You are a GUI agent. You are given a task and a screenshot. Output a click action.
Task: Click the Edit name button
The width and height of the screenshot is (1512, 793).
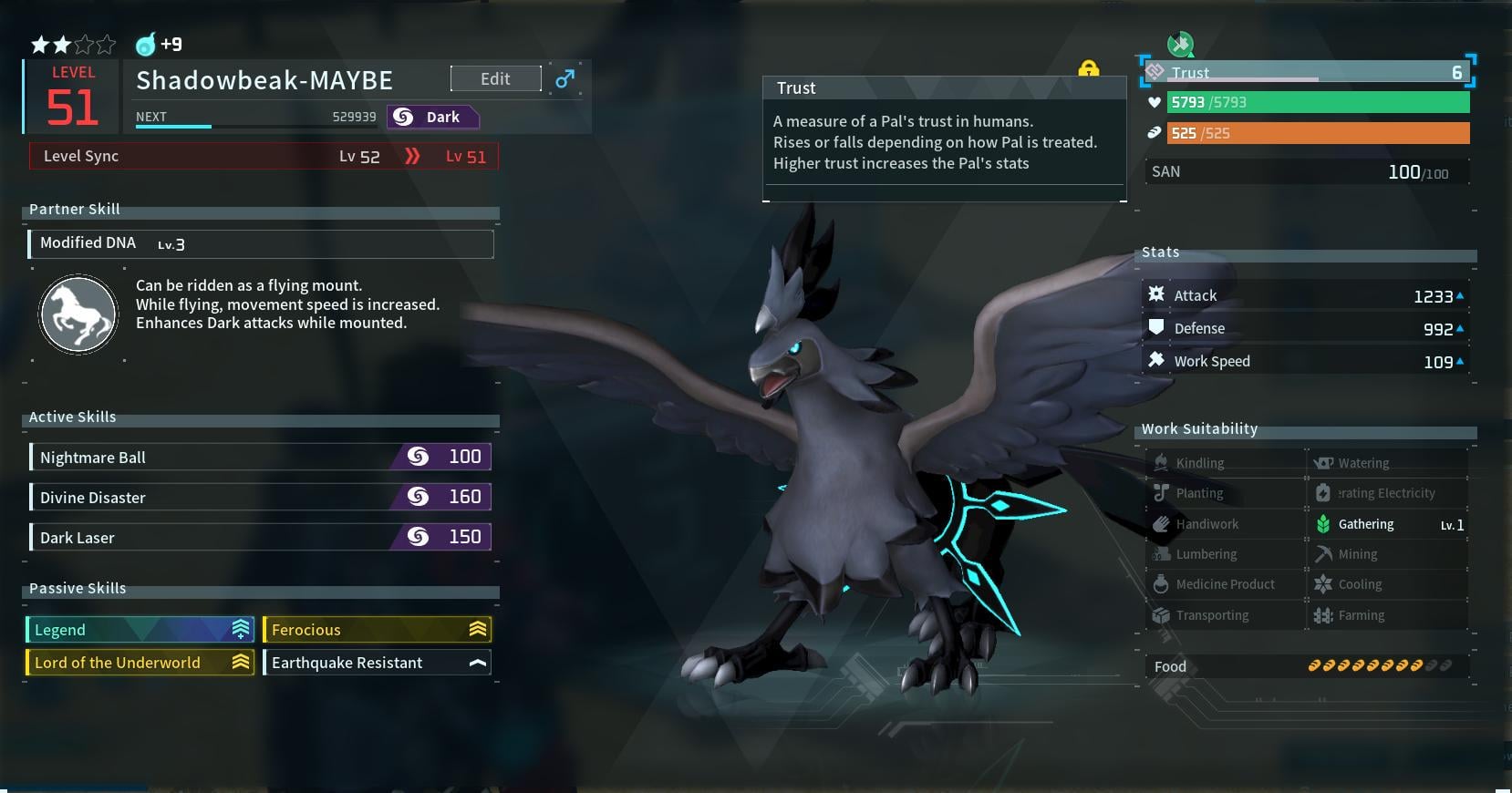tap(495, 79)
